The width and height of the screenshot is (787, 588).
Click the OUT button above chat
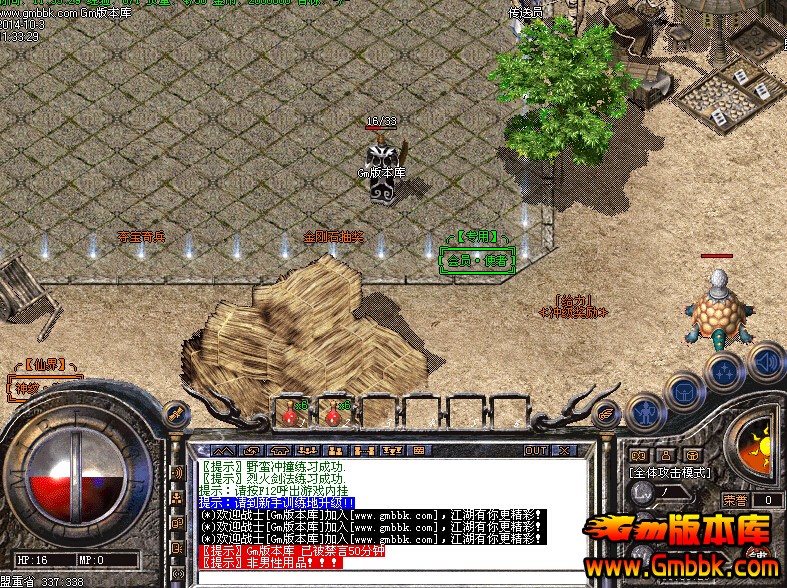tap(537, 450)
